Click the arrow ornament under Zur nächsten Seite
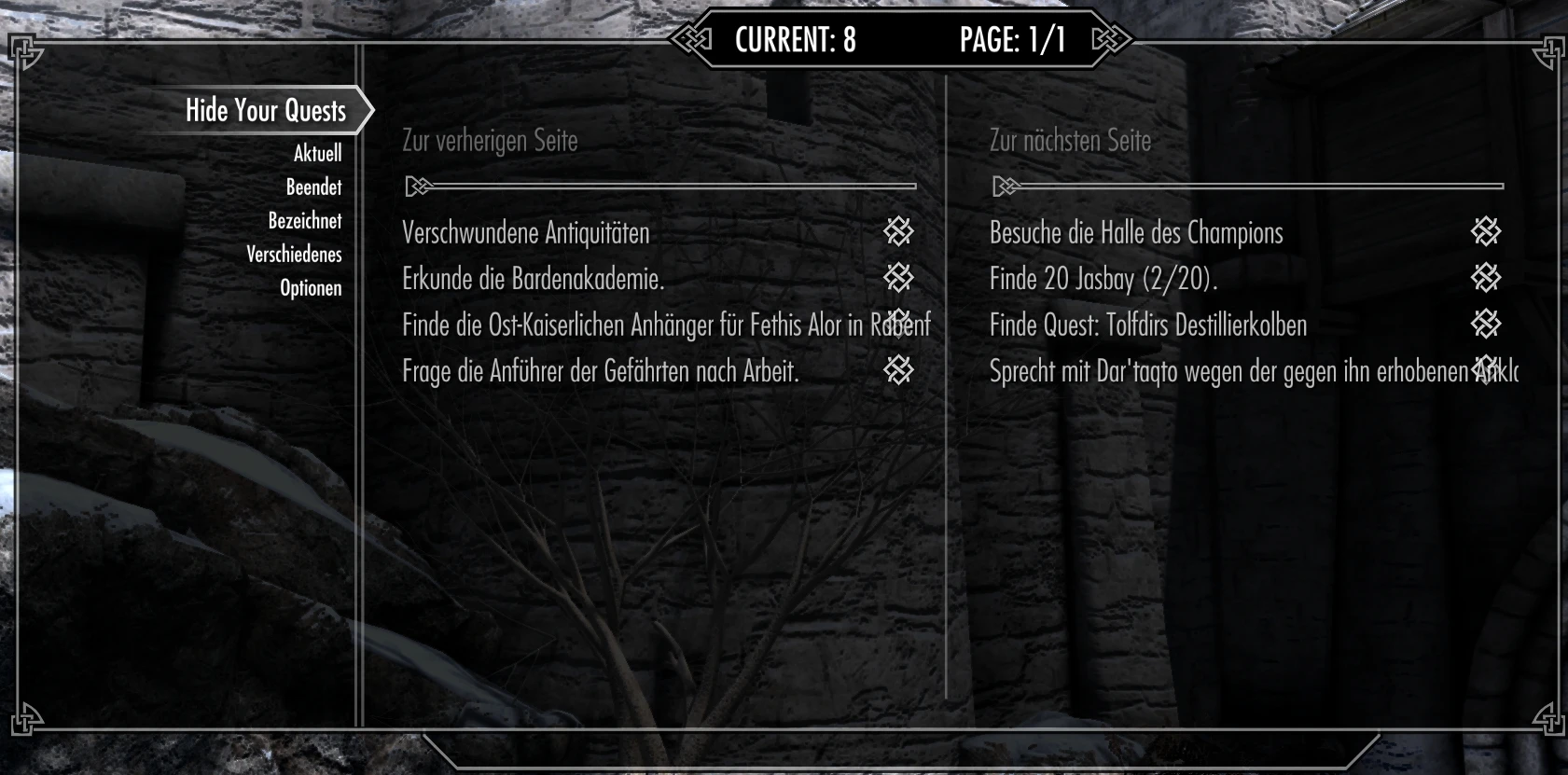 pos(1005,186)
